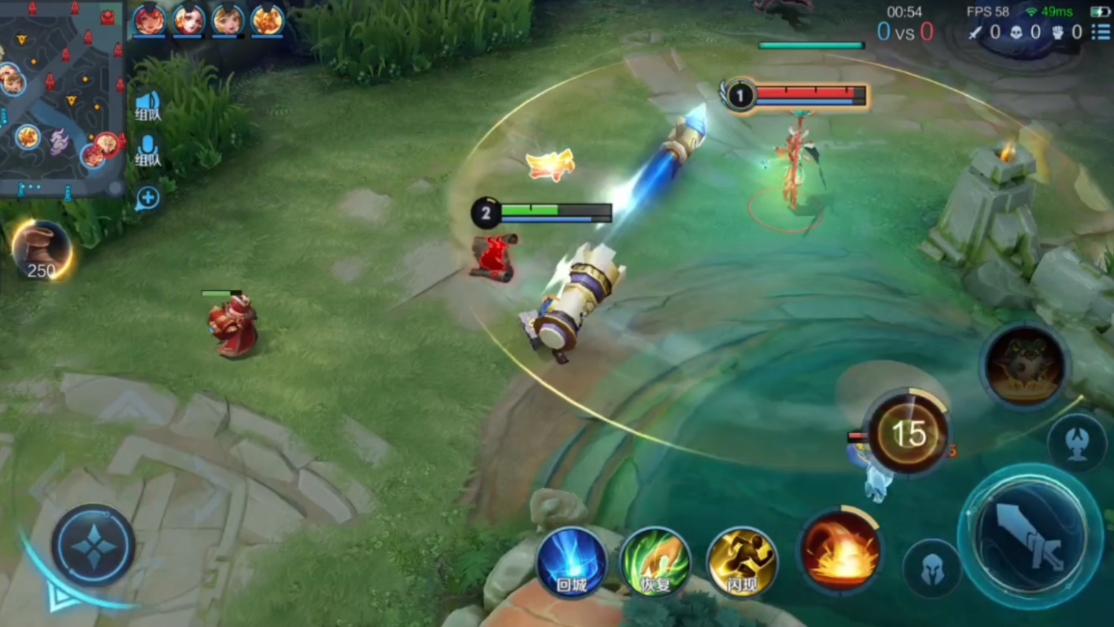This screenshot has width=1114, height=627.
Task: Open the minimap
Action: click(60, 97)
